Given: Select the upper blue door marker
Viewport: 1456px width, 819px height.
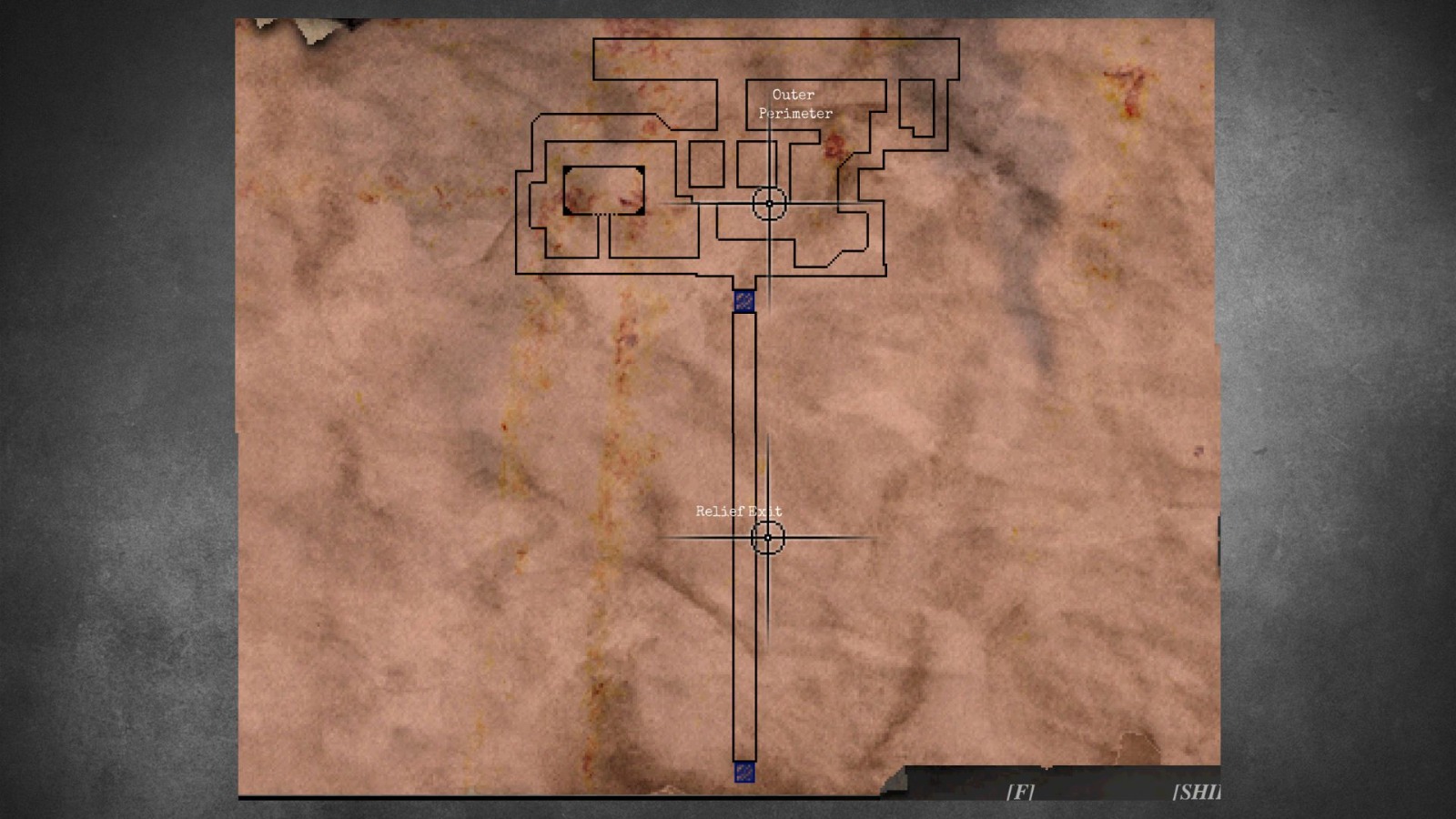Looking at the screenshot, I should tap(743, 300).
